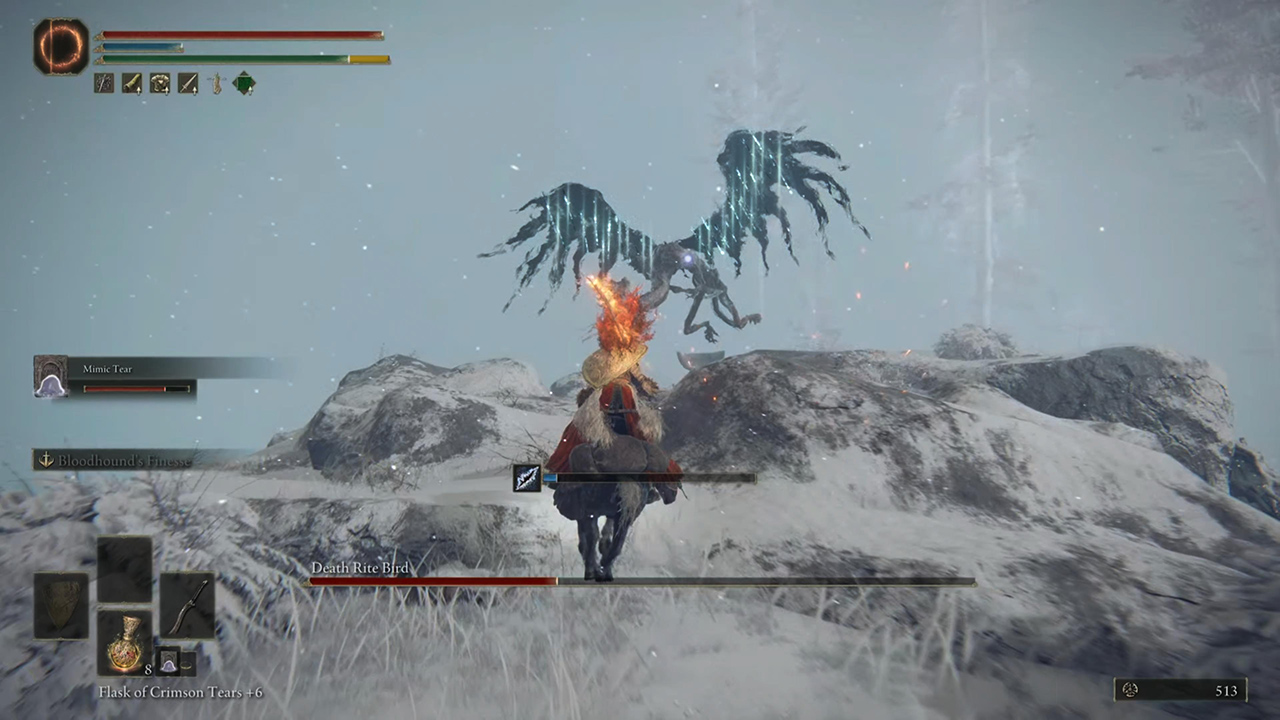
Task: Click the Death Rite Bird name text
Action: pyautogui.click(x=362, y=568)
